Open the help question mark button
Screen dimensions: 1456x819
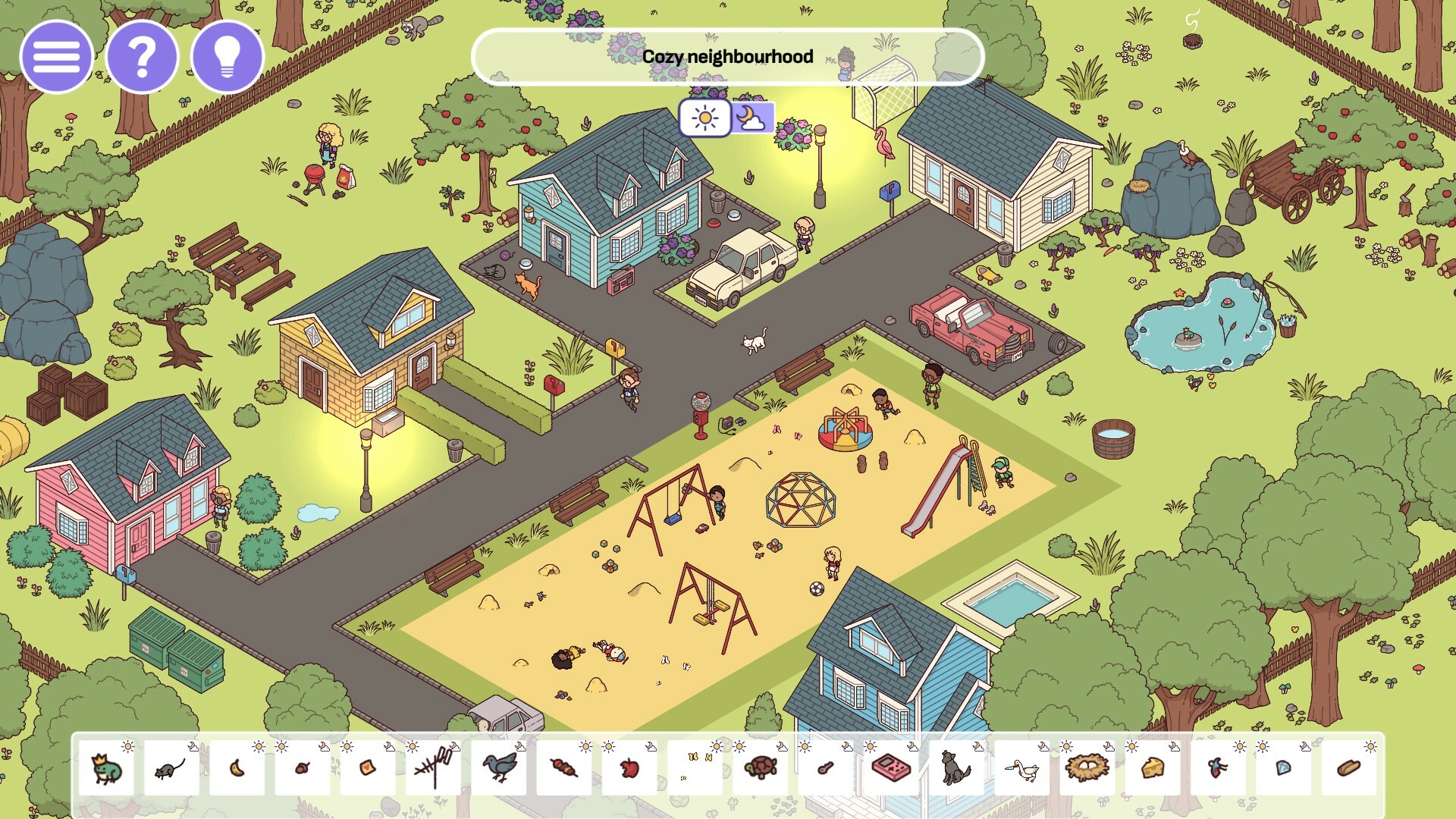point(142,56)
